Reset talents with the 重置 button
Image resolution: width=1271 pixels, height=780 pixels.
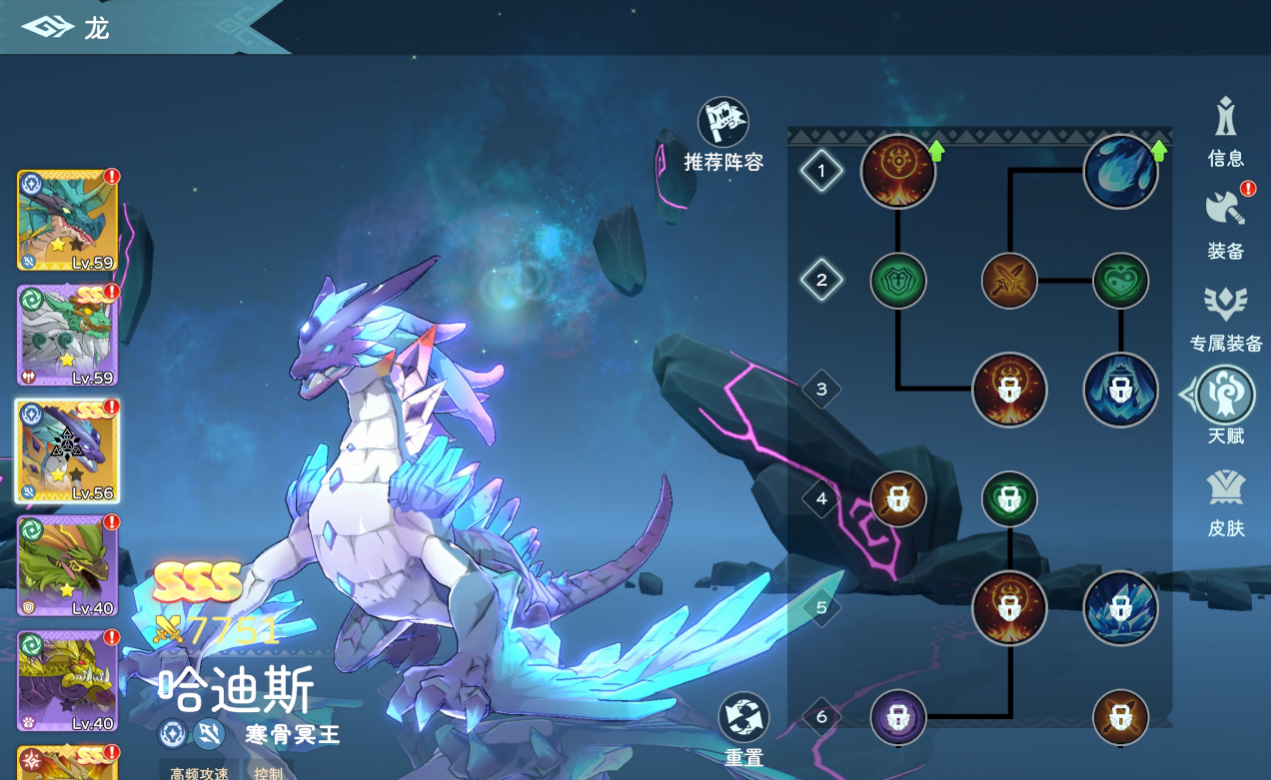(x=744, y=719)
